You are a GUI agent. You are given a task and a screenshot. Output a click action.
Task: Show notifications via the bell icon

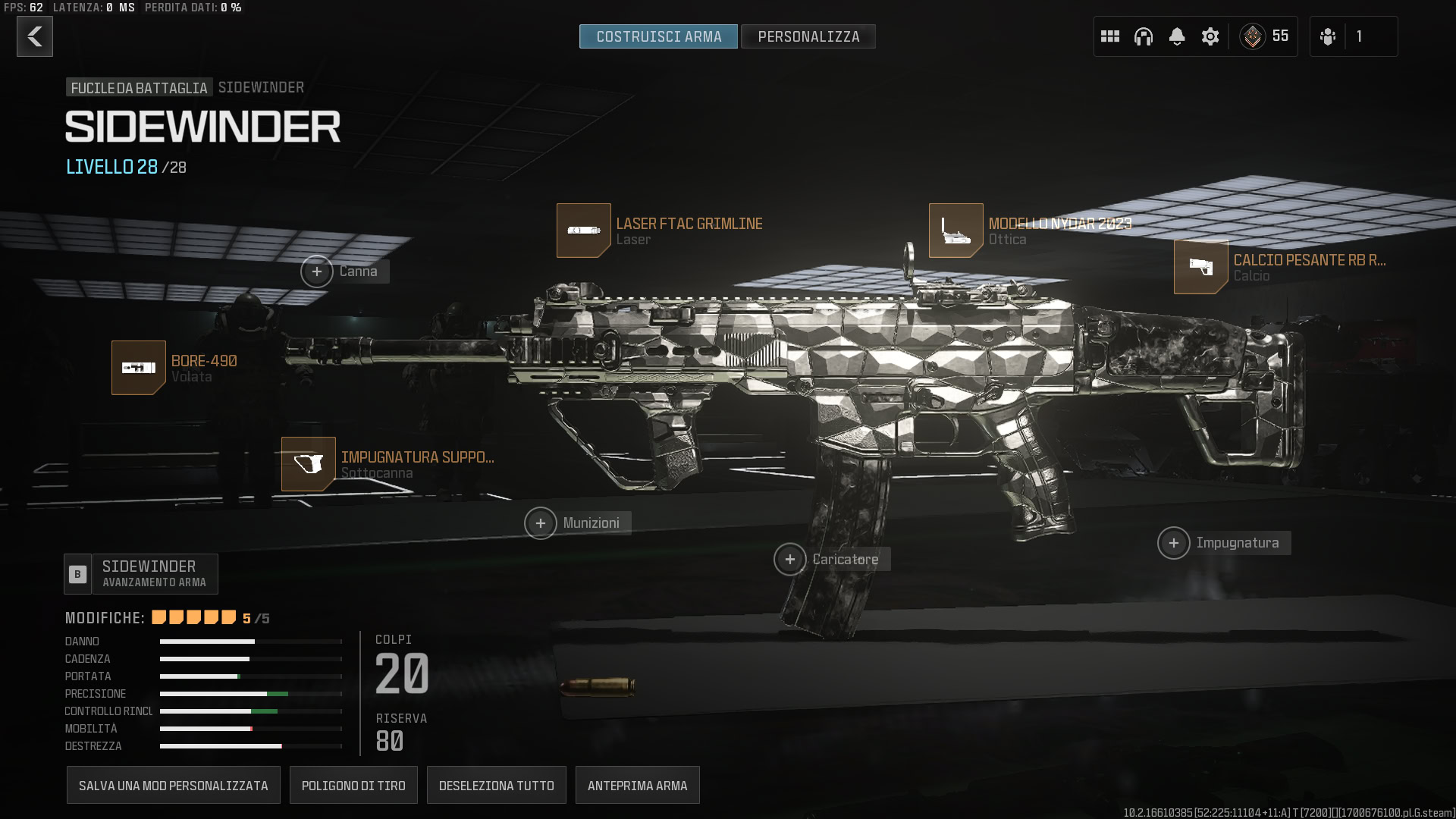point(1177,36)
